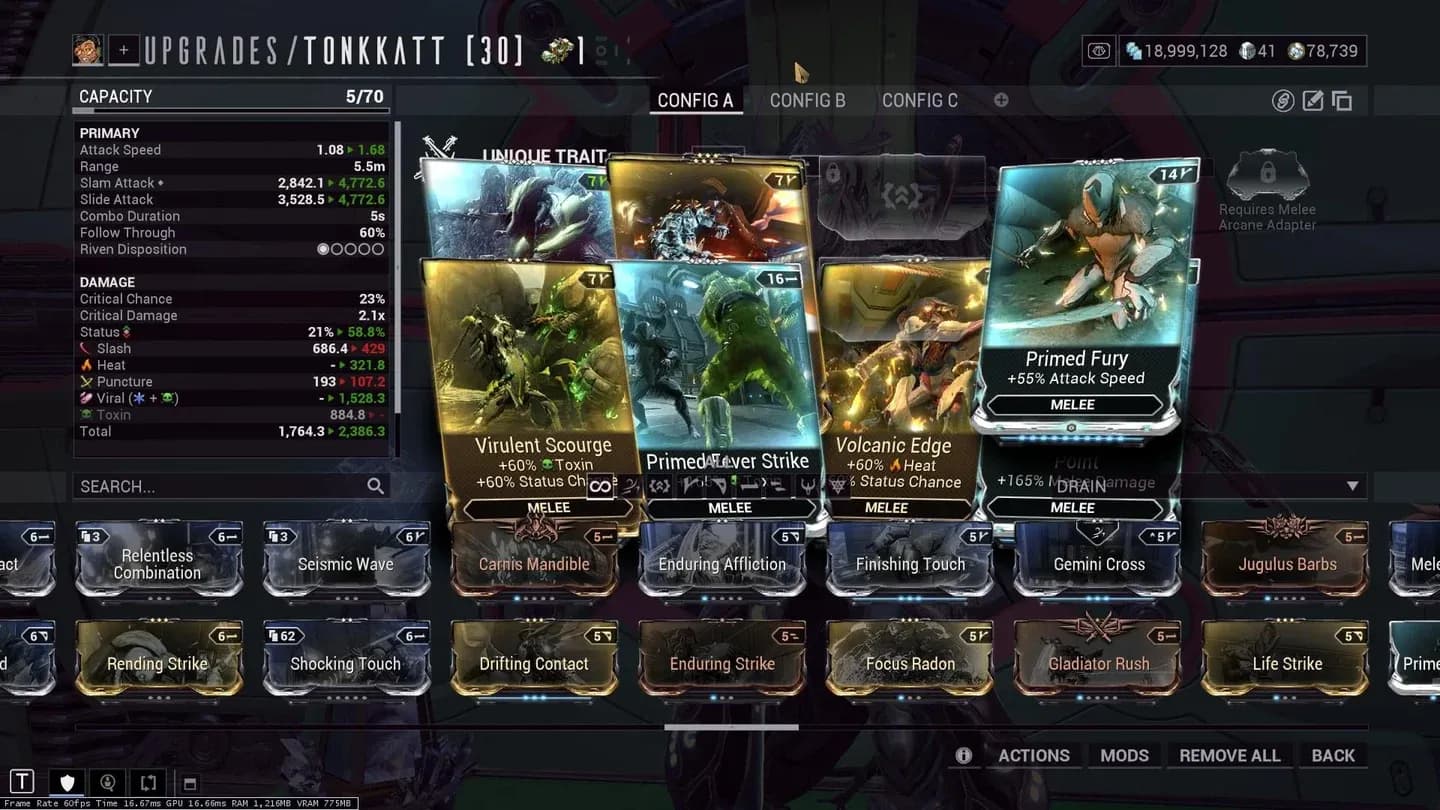Image resolution: width=1440 pixels, height=810 pixels.
Task: Pick the Life Strike mod card
Action: [1286, 663]
